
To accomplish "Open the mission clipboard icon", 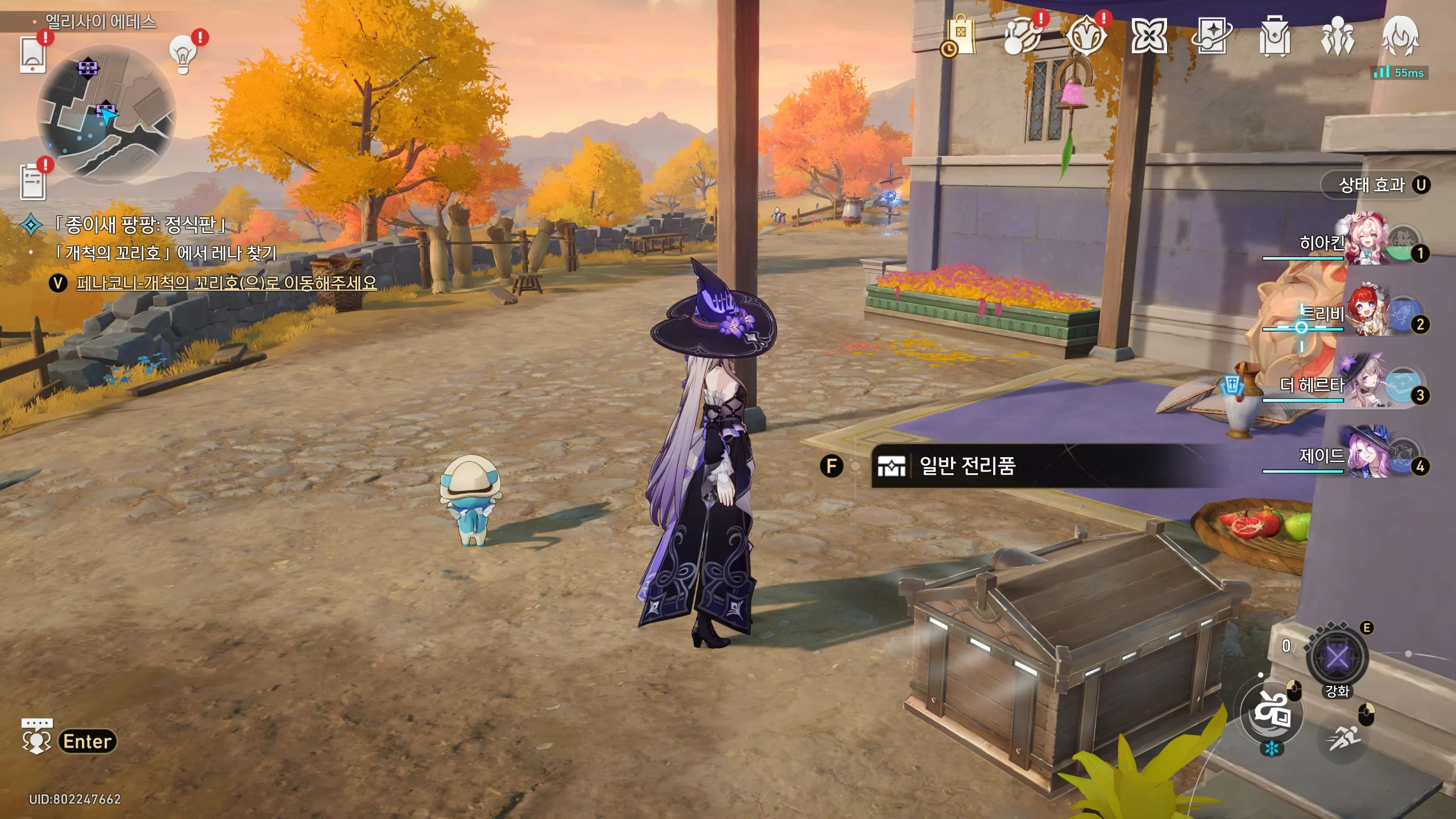I will point(33,181).
